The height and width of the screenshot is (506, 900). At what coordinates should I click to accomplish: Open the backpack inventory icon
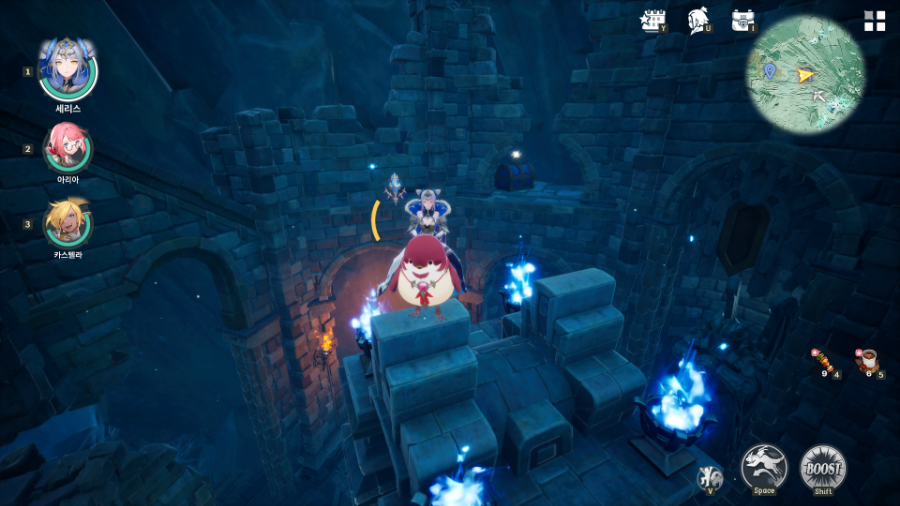[x=742, y=20]
